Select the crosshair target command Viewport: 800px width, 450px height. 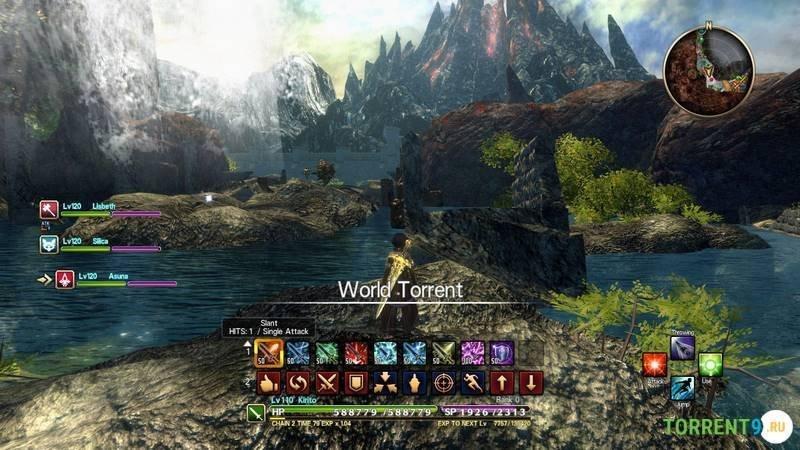click(x=444, y=382)
